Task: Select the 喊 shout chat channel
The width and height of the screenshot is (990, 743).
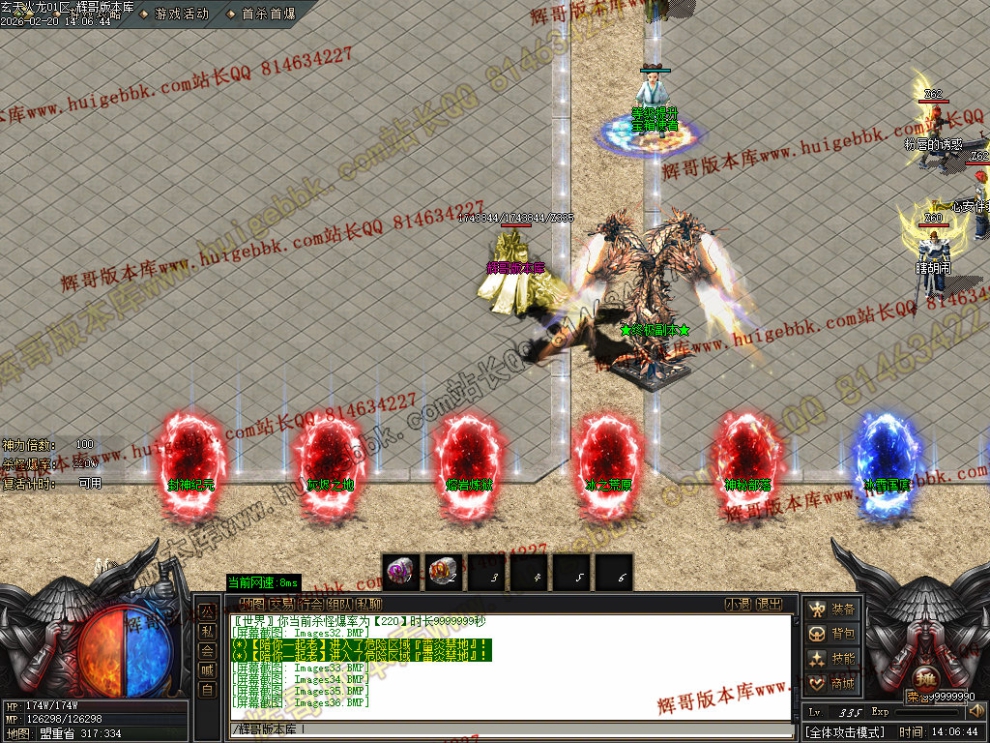Action: (x=207, y=670)
